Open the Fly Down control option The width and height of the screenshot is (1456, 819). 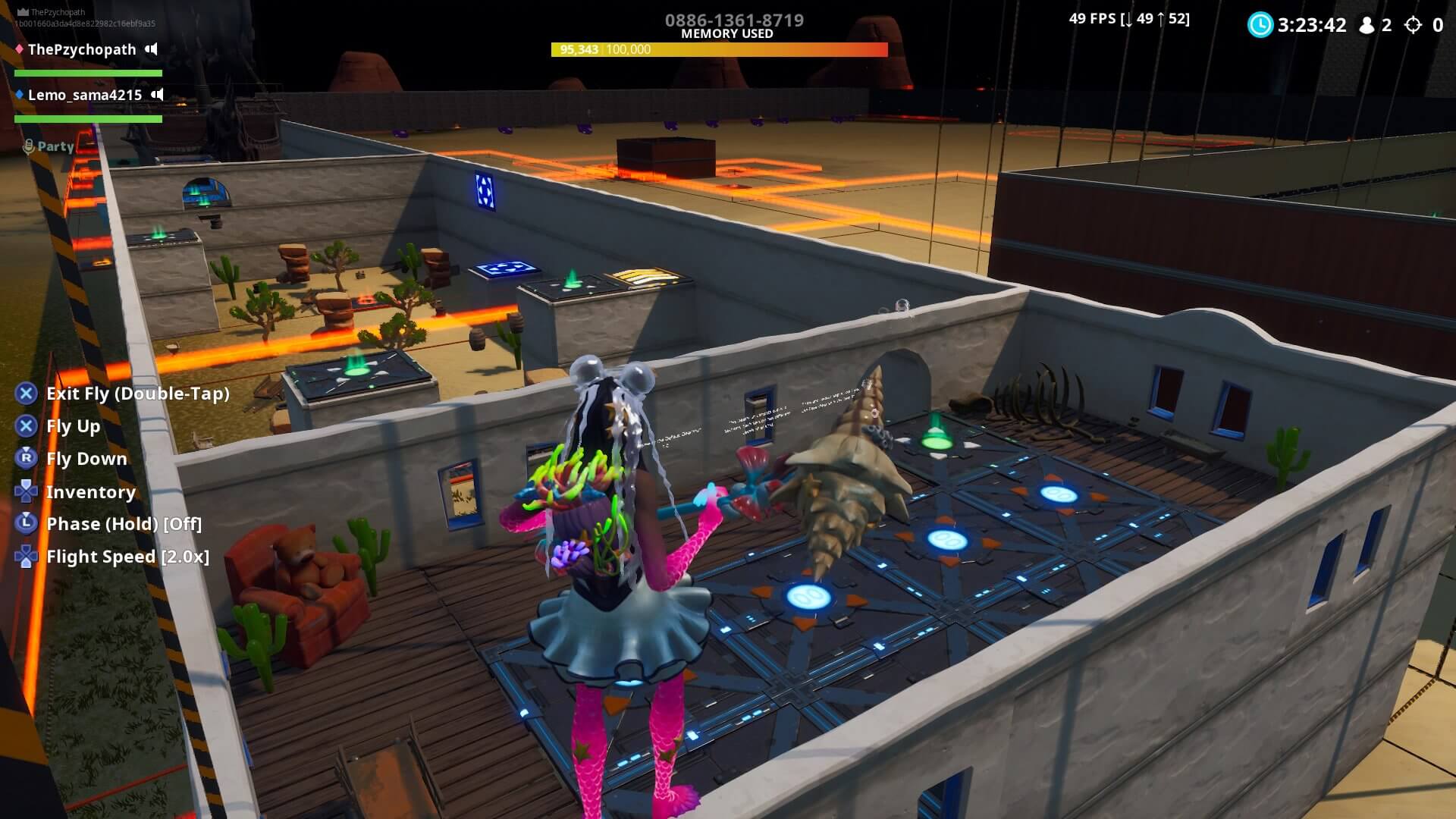86,459
